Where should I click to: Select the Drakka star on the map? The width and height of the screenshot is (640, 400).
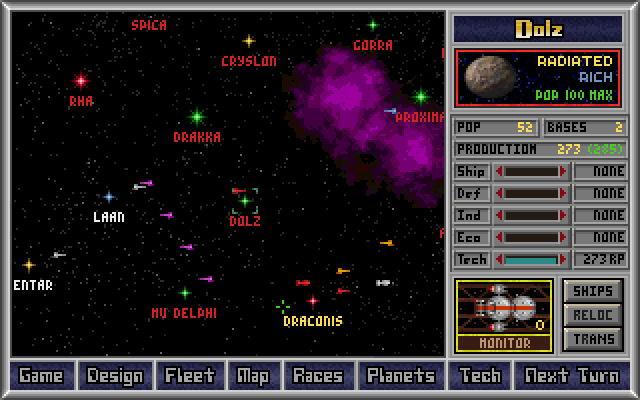coord(197,117)
